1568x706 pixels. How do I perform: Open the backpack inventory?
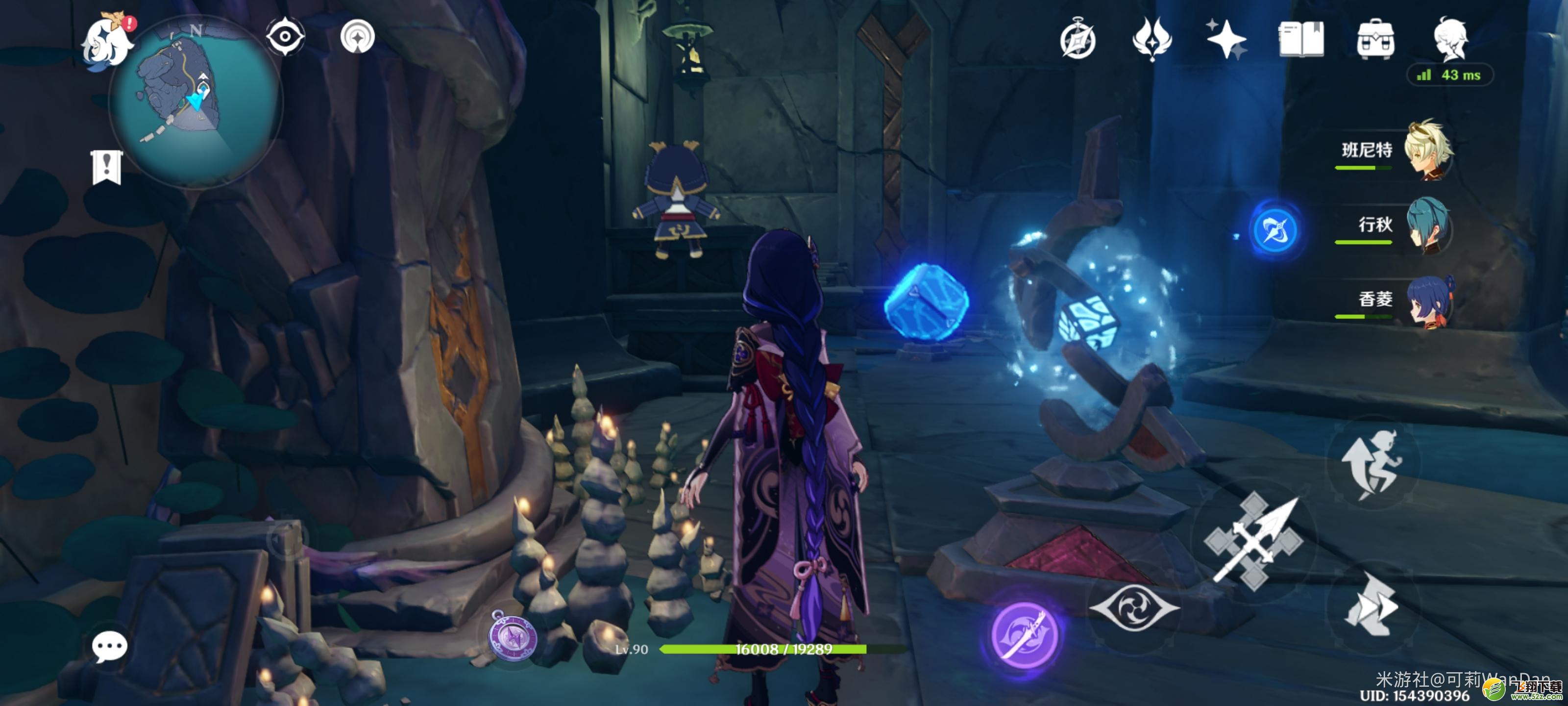point(1375,39)
